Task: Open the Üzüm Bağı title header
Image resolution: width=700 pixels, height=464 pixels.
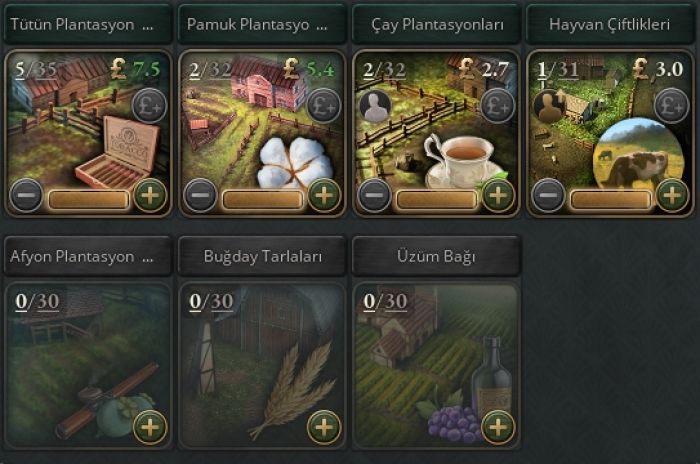Action: tap(436, 257)
